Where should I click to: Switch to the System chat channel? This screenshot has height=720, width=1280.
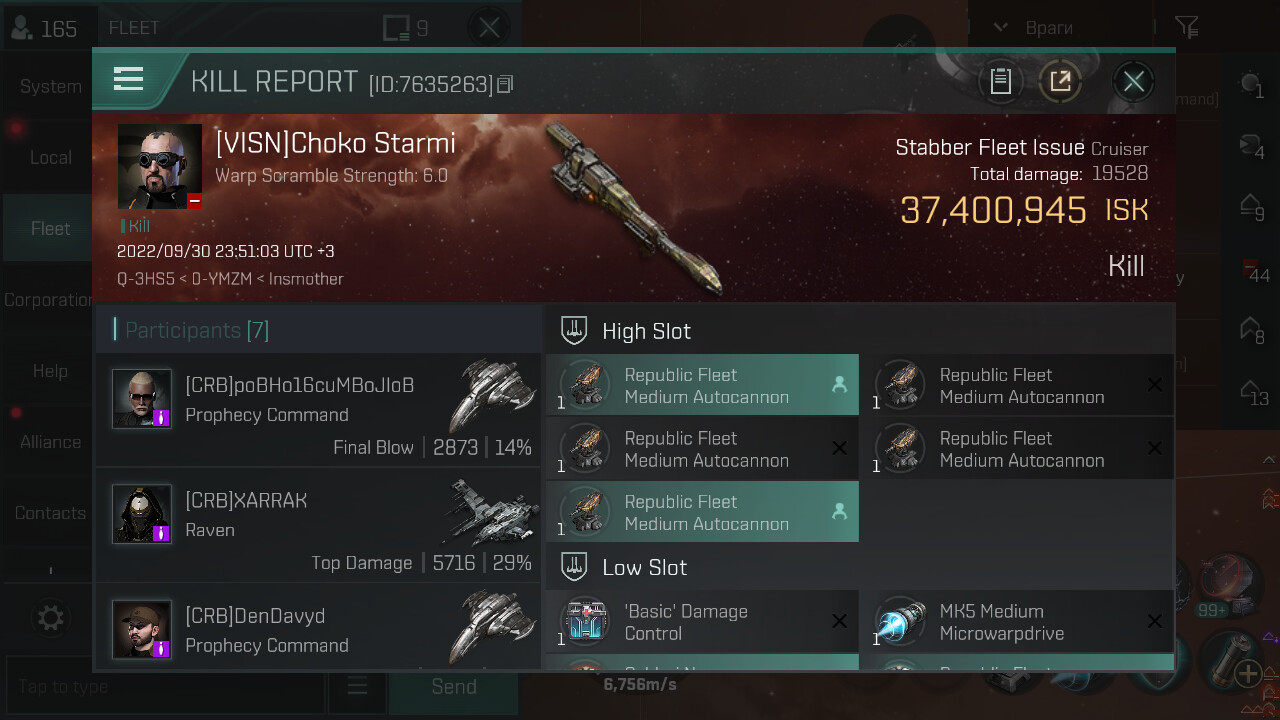pos(50,86)
